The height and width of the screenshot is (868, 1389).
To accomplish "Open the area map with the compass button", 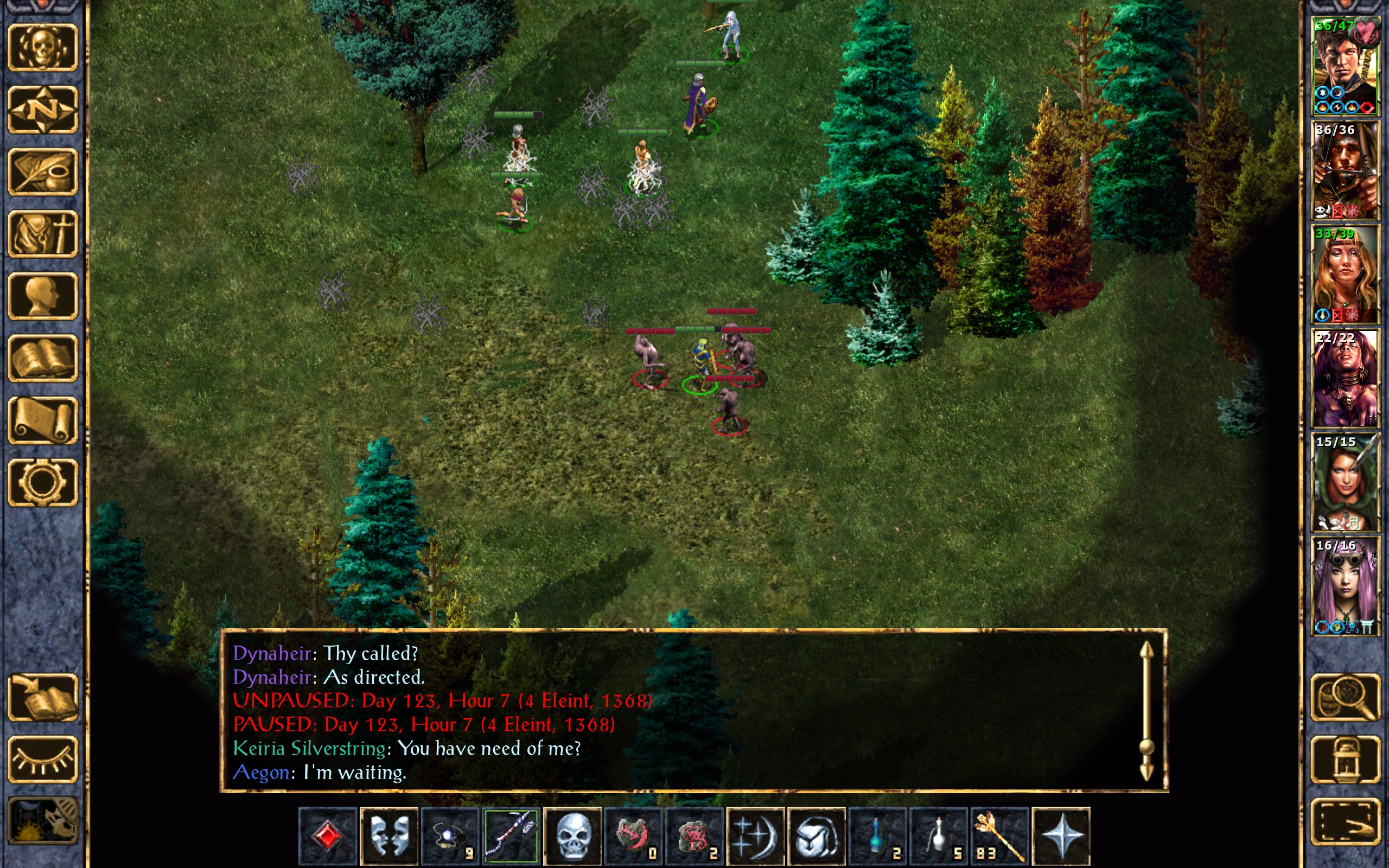I will pyautogui.click(x=43, y=110).
